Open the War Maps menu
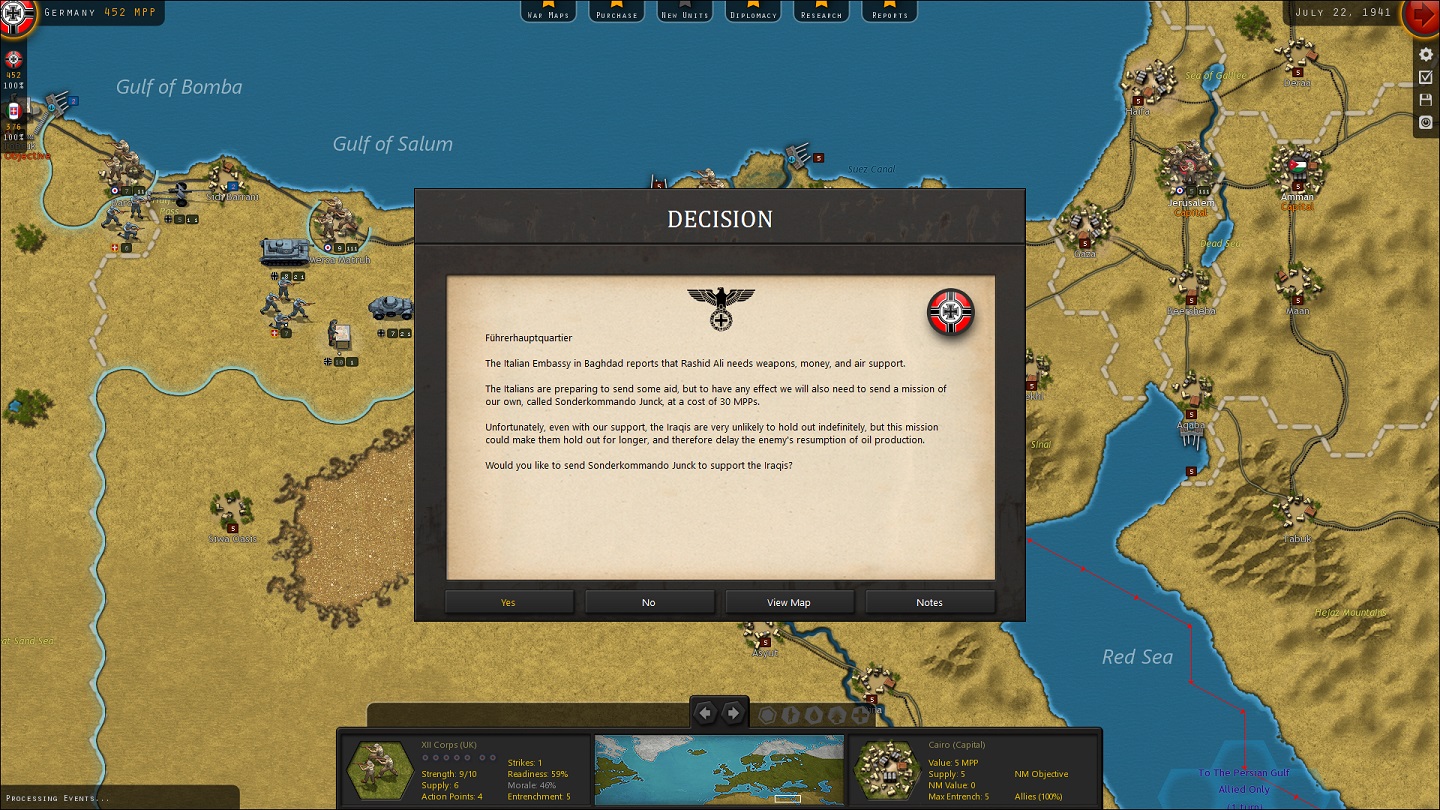The width and height of the screenshot is (1440, 810). click(548, 11)
